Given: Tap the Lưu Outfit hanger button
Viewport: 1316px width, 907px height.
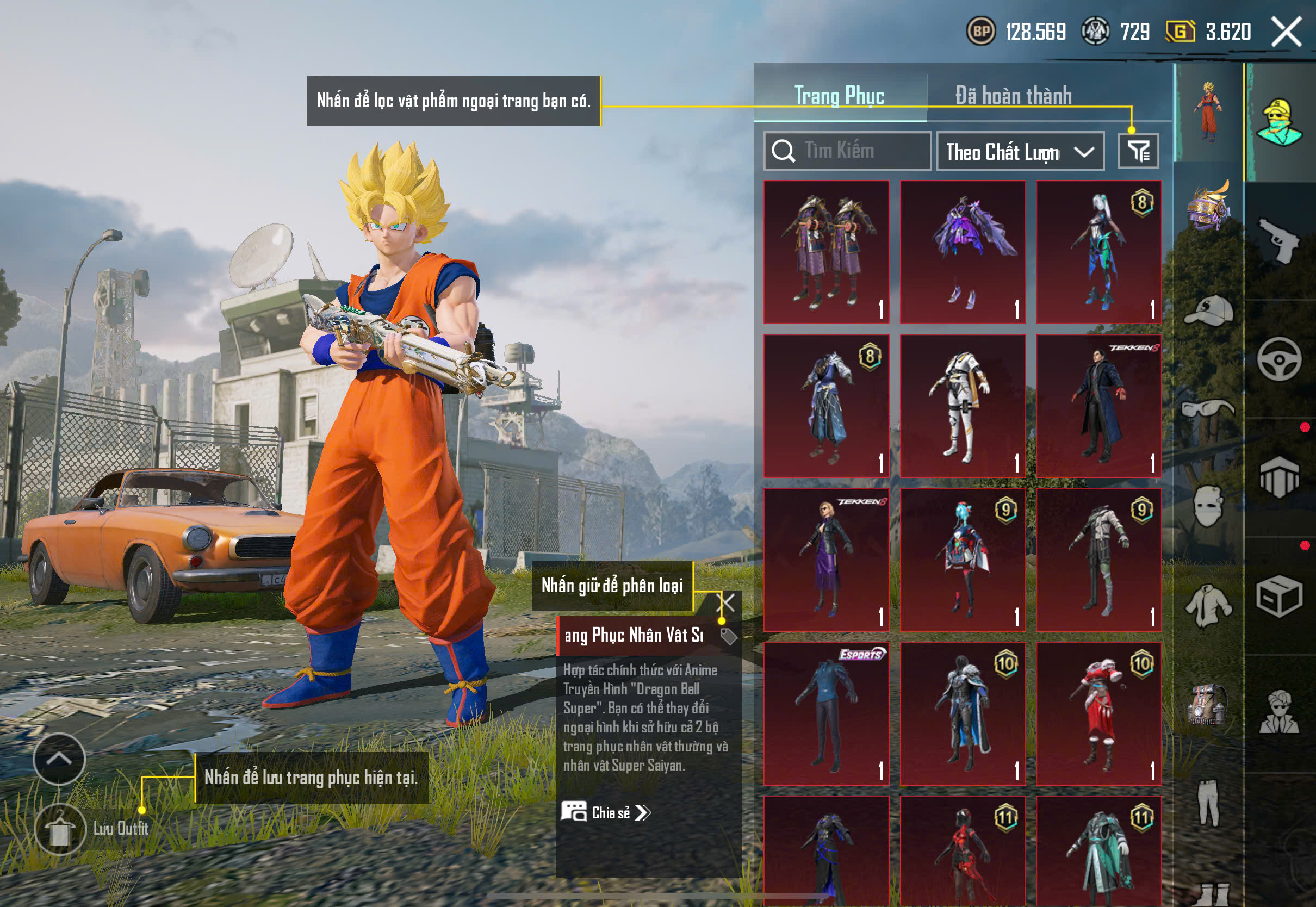Looking at the screenshot, I should (60, 830).
